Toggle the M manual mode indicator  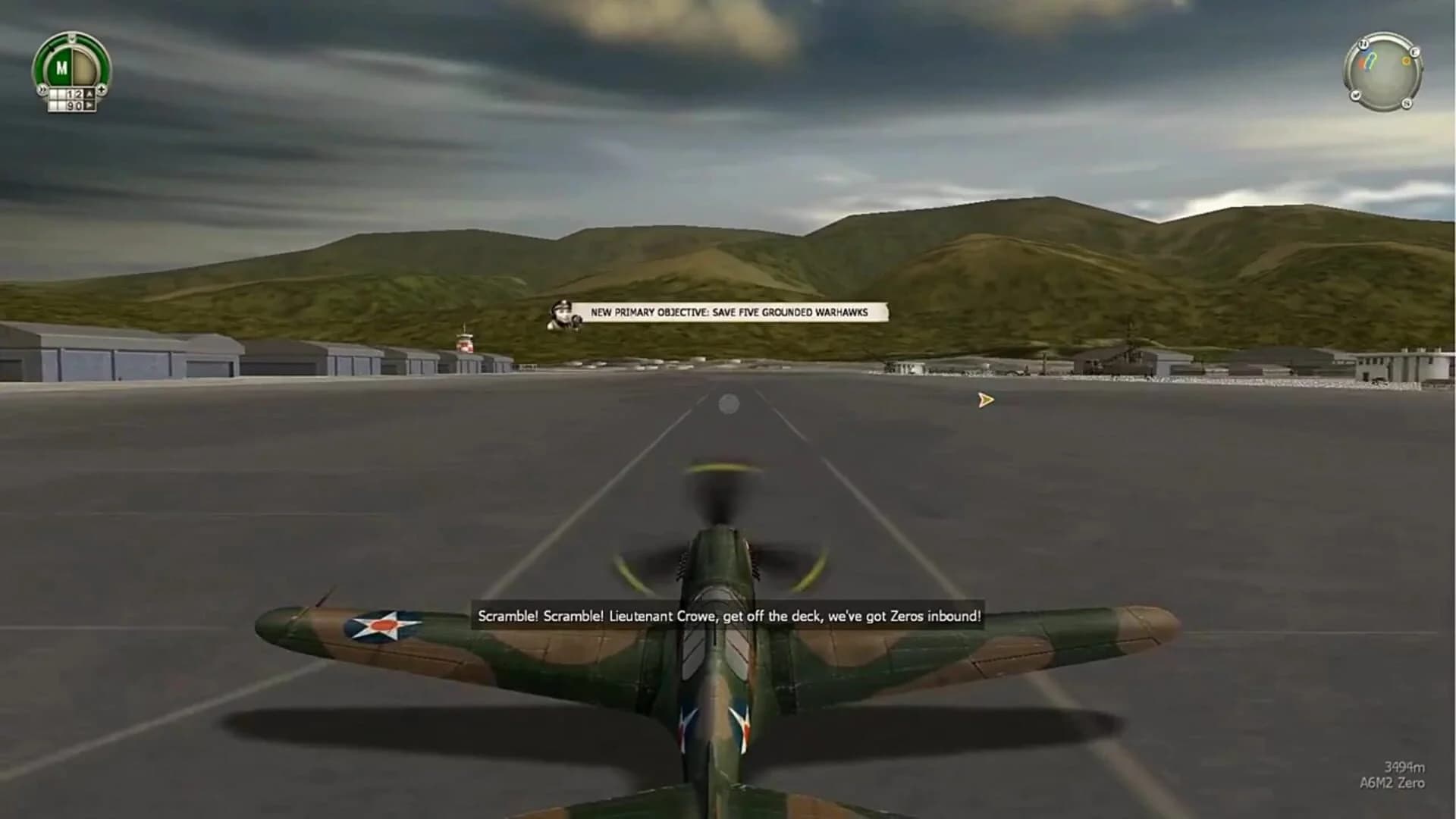(x=62, y=67)
